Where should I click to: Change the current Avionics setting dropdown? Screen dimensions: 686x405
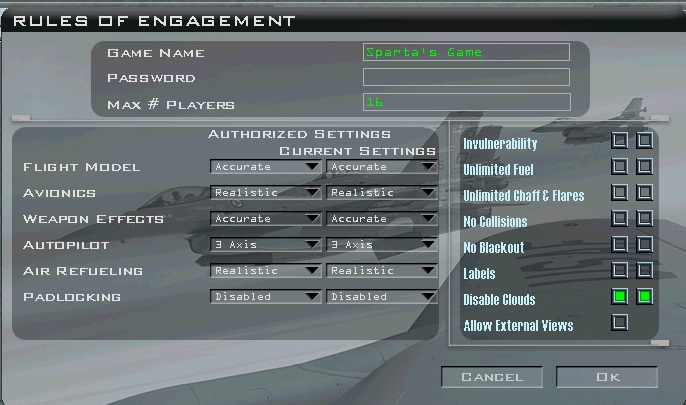coord(382,193)
